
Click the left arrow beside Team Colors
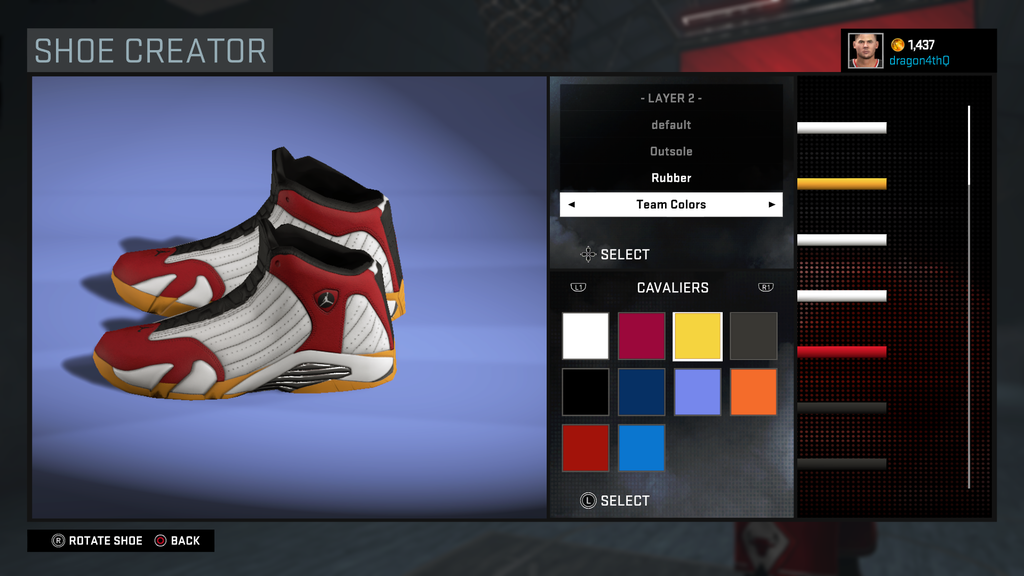[x=571, y=205]
